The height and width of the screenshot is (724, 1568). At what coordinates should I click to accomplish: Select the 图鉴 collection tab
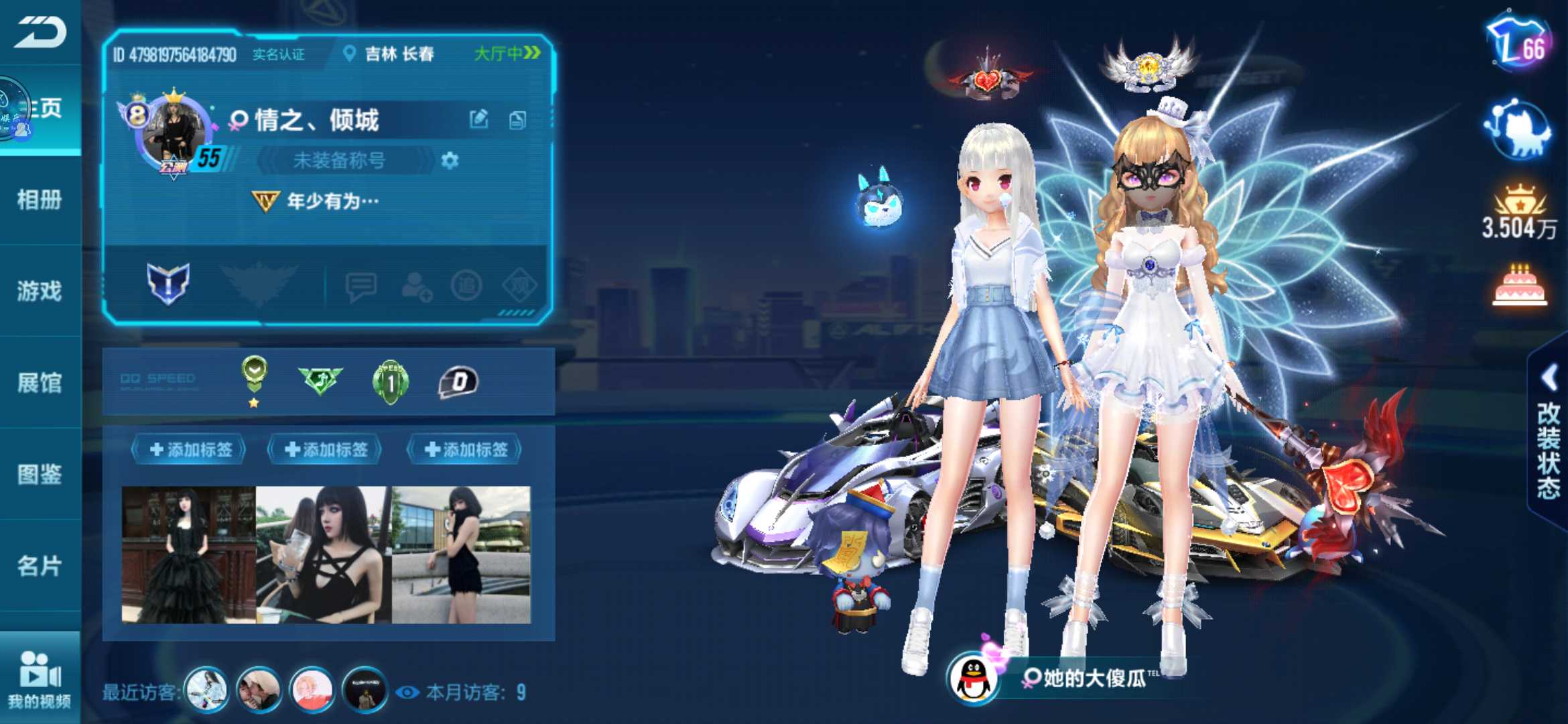click(x=40, y=474)
